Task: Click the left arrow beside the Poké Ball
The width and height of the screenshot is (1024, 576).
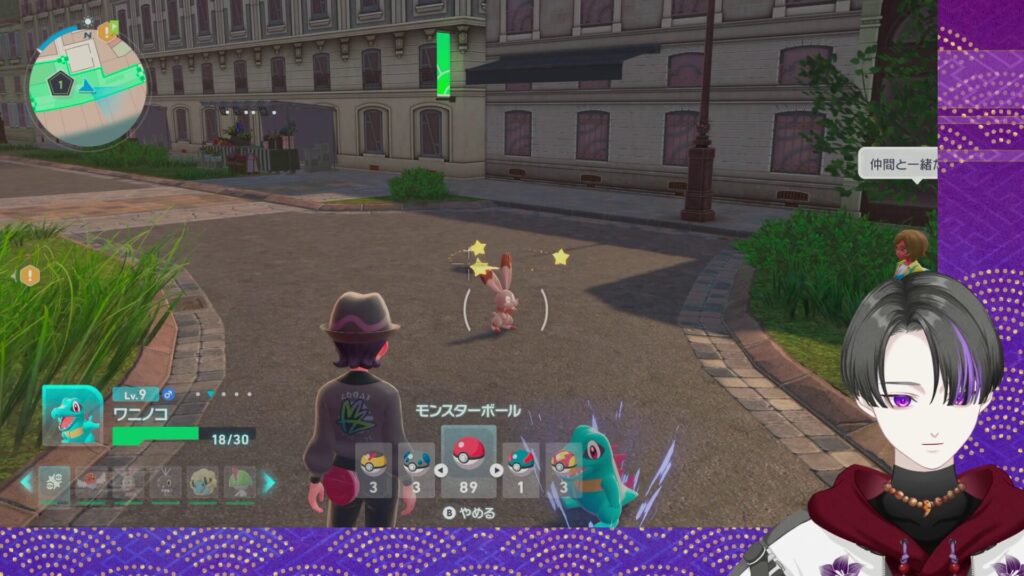Action: click(x=438, y=469)
